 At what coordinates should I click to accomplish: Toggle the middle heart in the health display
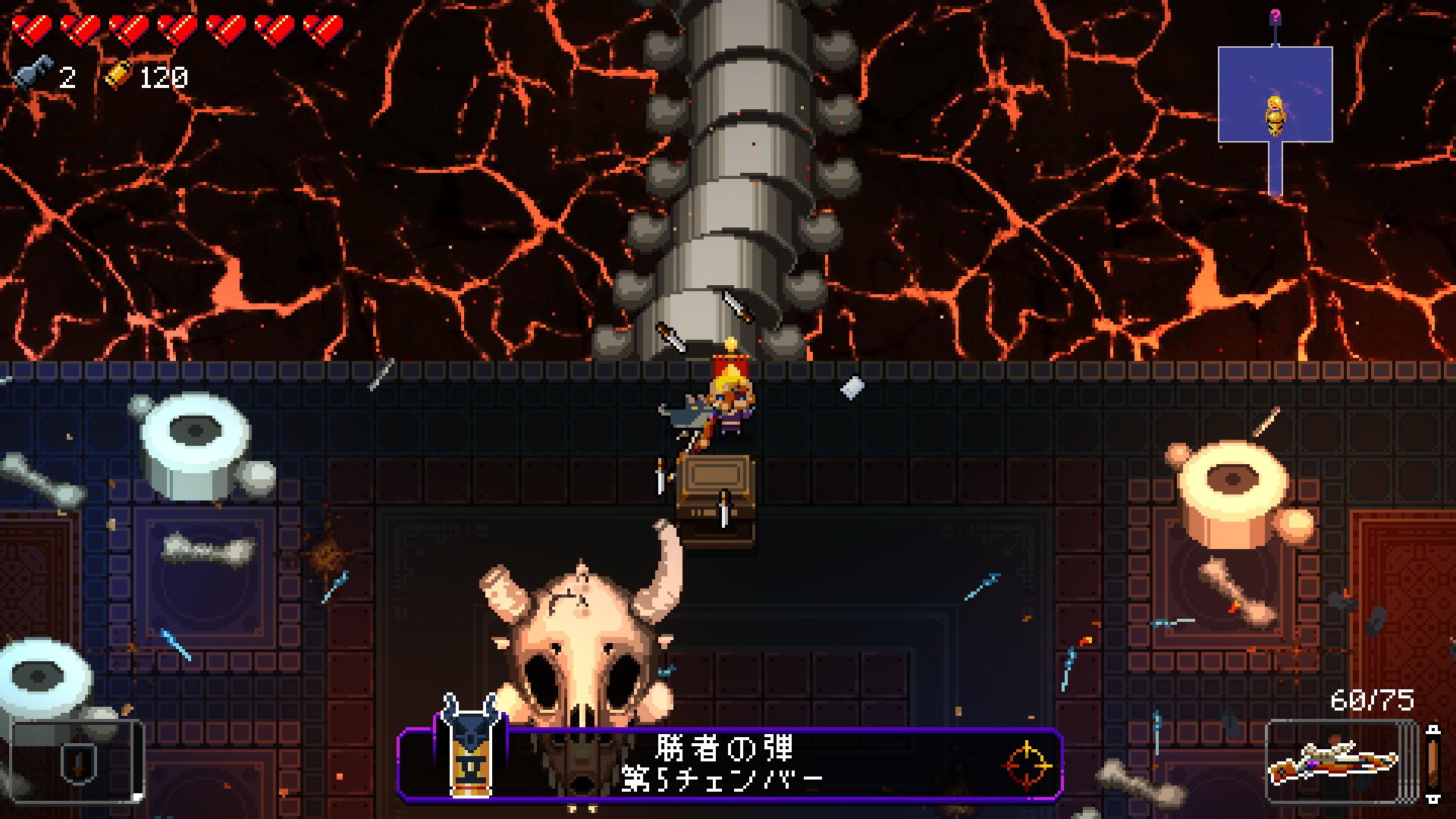pos(174,29)
